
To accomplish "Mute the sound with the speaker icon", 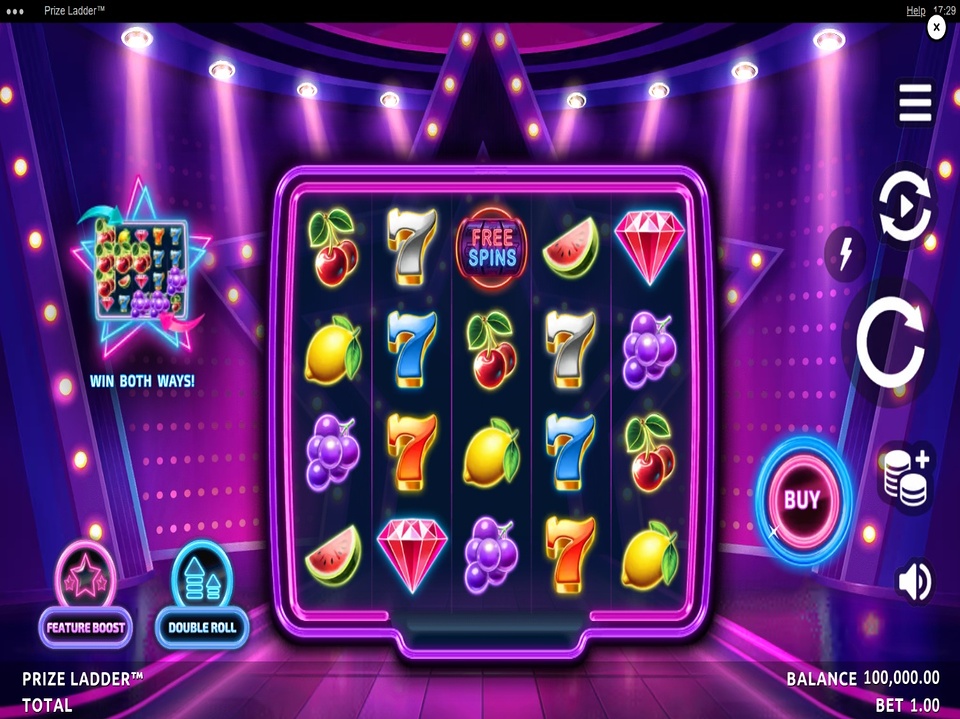I will [x=914, y=581].
